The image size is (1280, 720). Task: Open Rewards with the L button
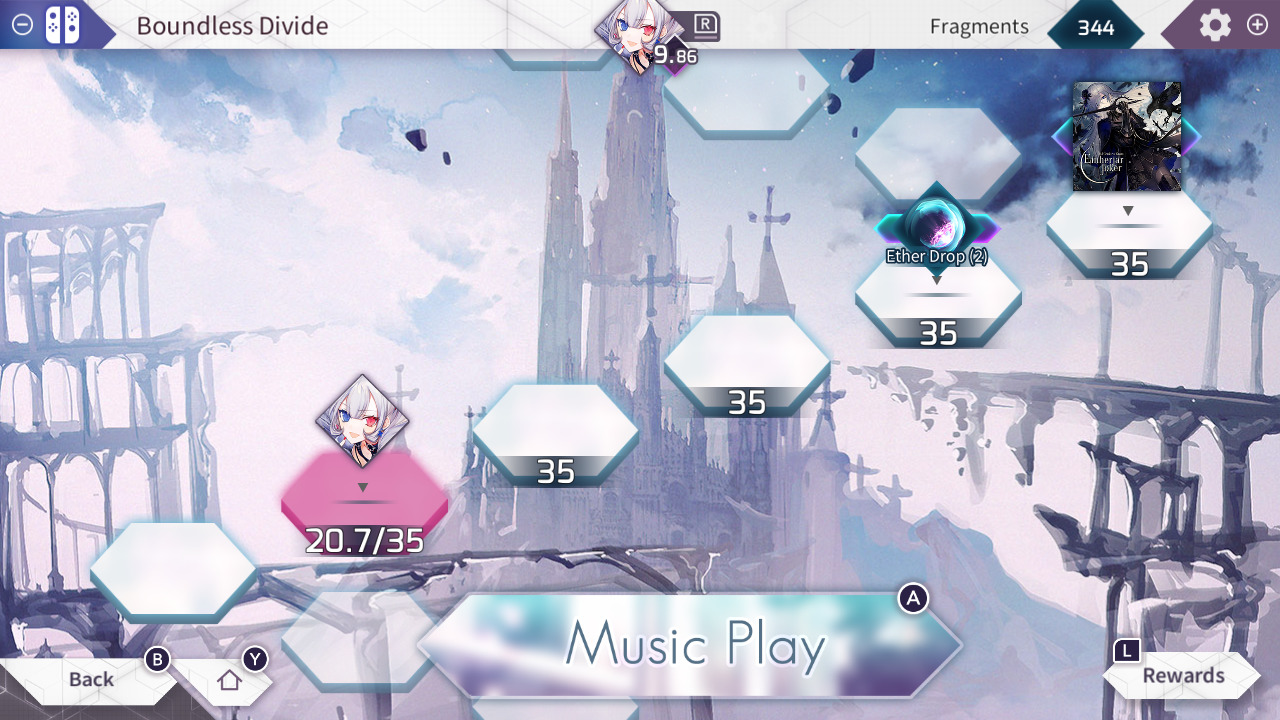tap(1183, 676)
